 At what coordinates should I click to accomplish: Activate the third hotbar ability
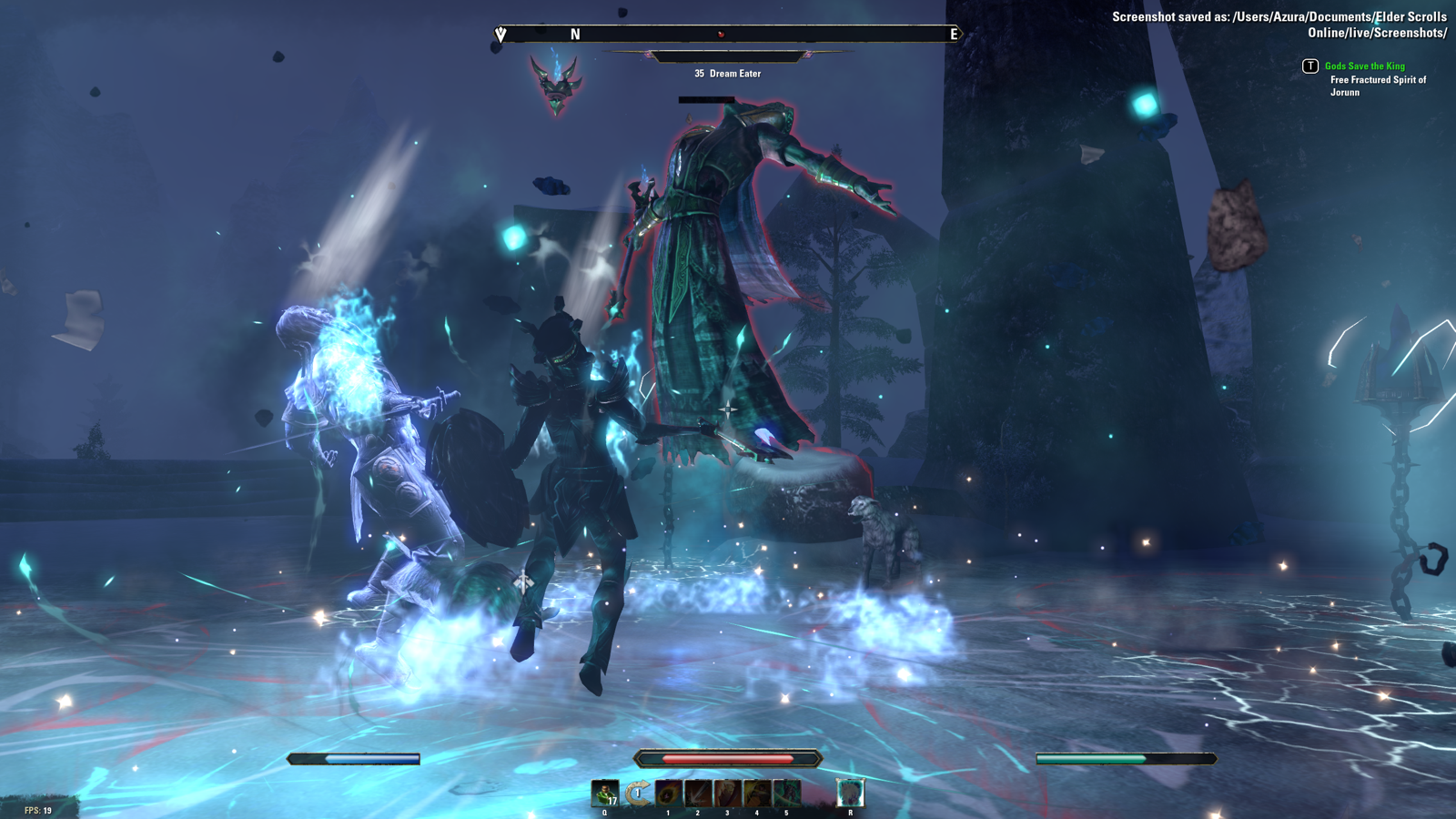727,794
